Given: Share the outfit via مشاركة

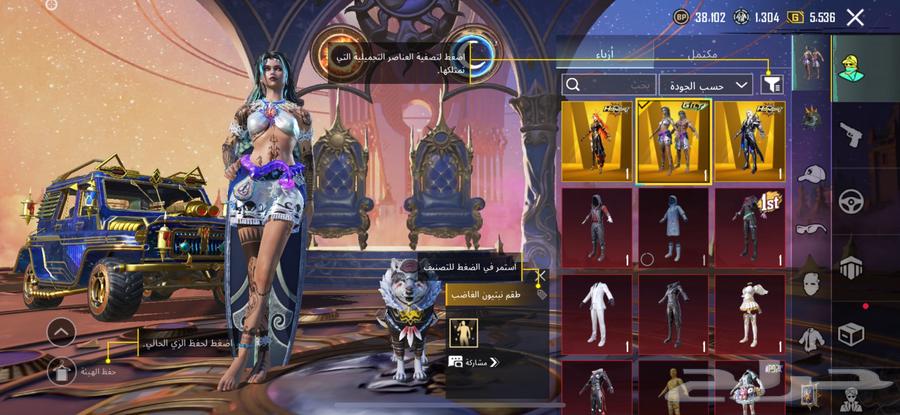Looking at the screenshot, I should click(x=474, y=362).
